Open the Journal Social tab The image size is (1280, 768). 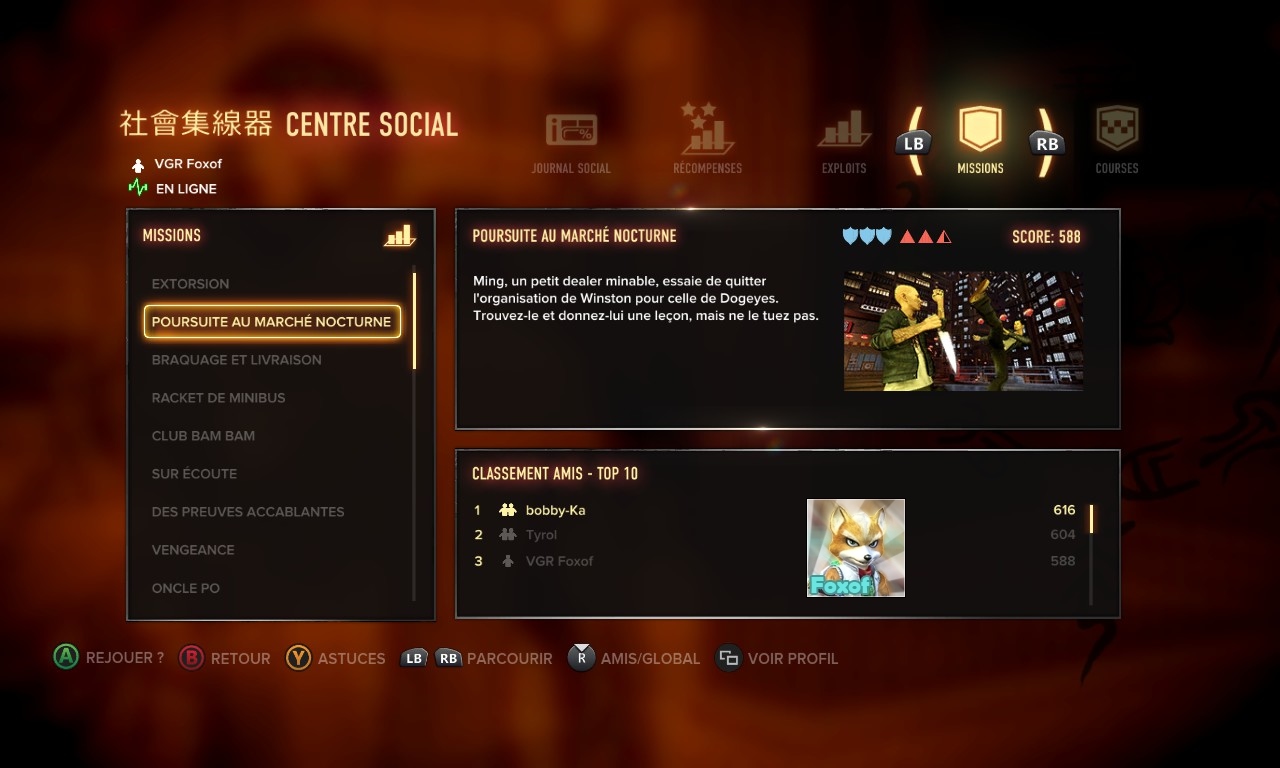click(x=571, y=141)
